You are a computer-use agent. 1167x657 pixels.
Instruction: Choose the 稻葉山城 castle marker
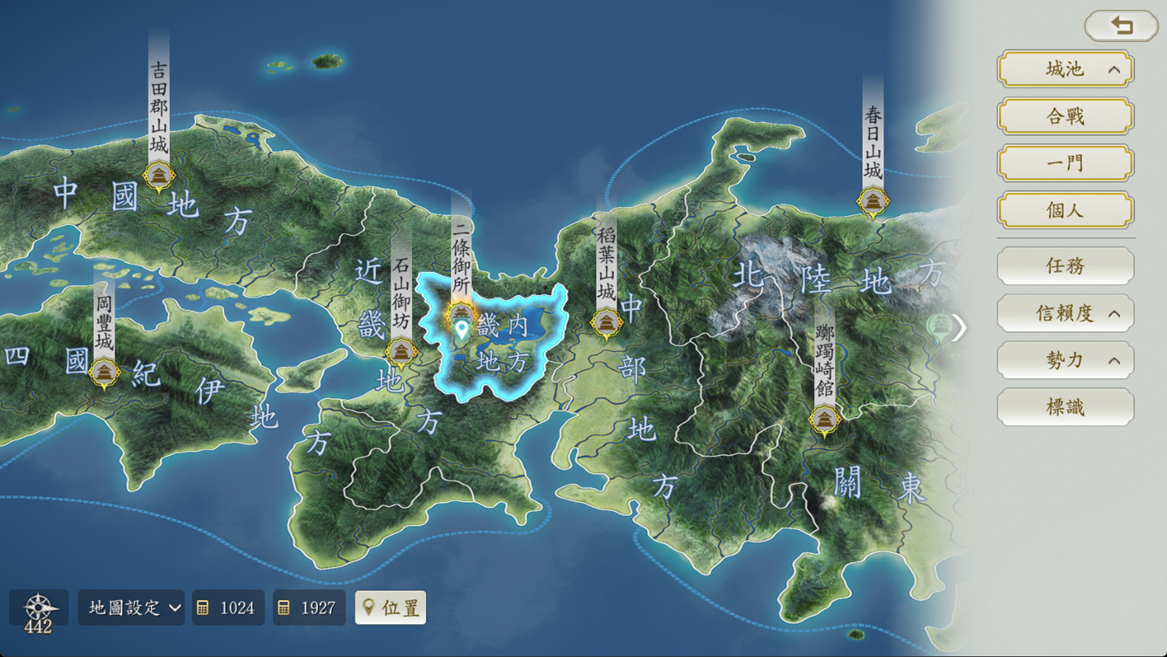606,323
